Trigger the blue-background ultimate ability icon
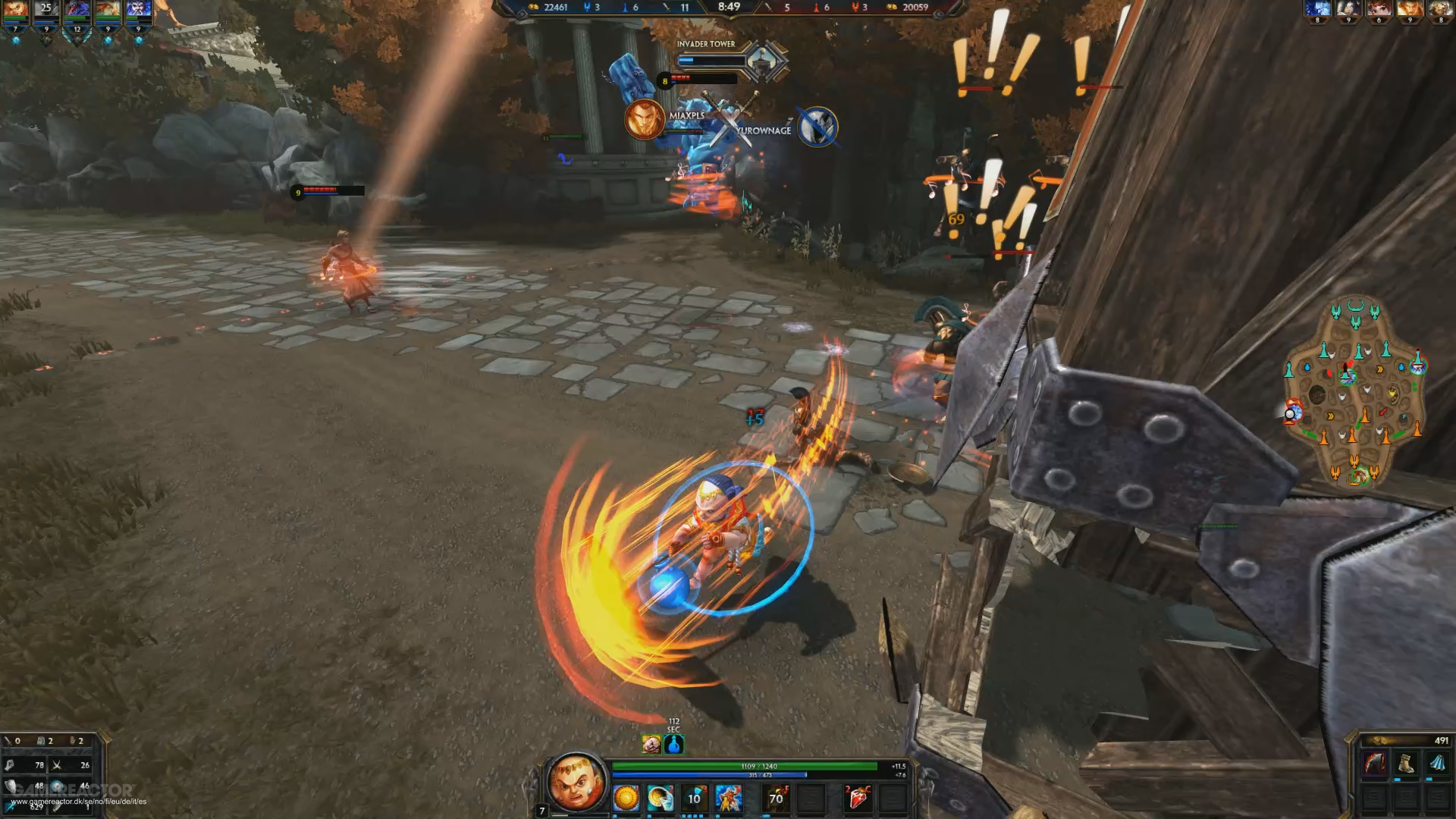Screen dimensions: 1456x819 tap(729, 798)
